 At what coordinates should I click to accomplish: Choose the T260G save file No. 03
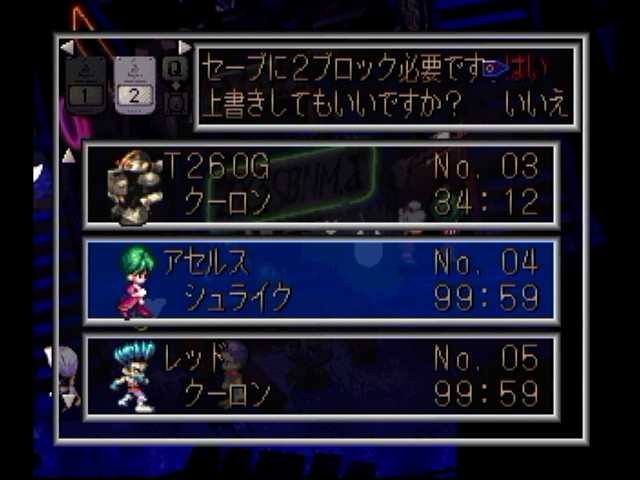(320, 184)
